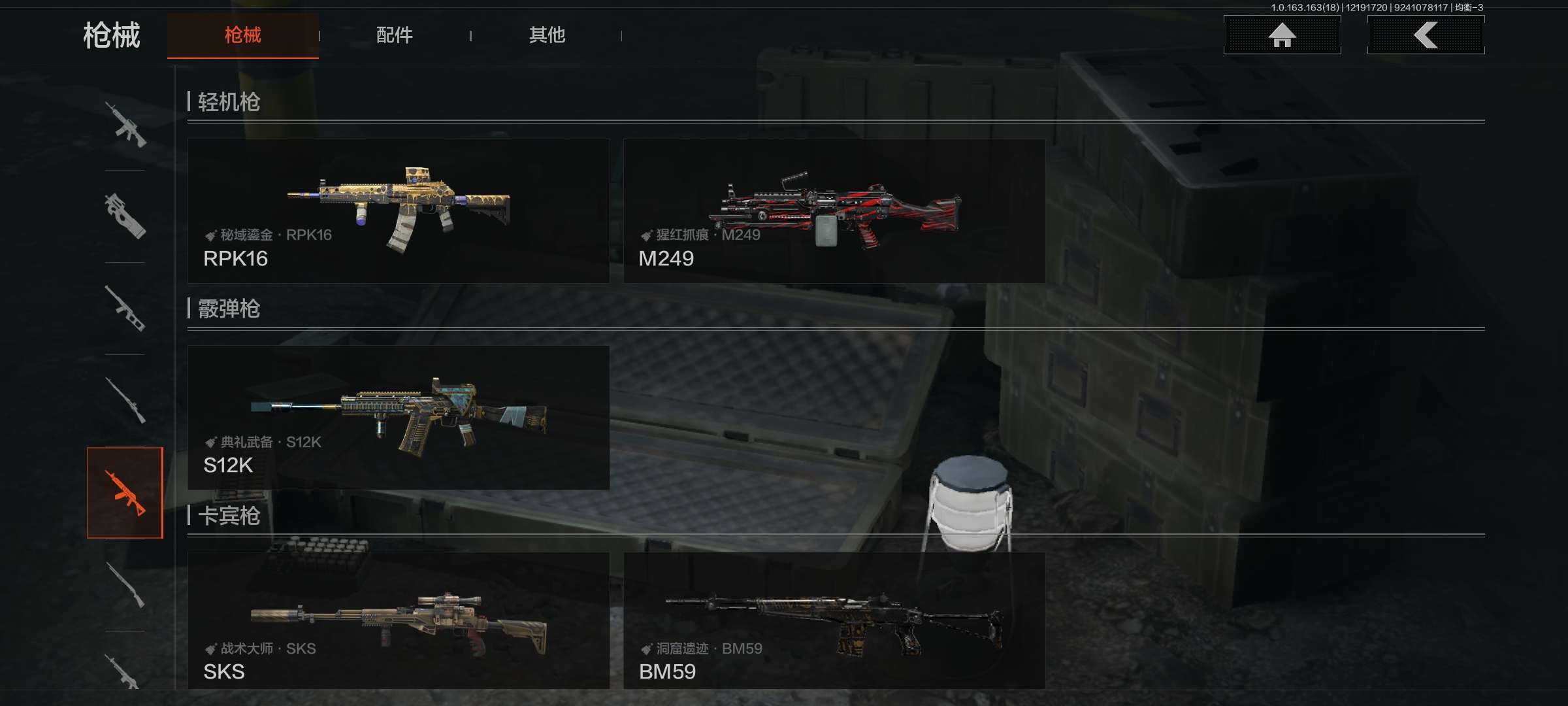Image resolution: width=1568 pixels, height=706 pixels.
Task: Go to the home screen
Action: [x=1282, y=35]
